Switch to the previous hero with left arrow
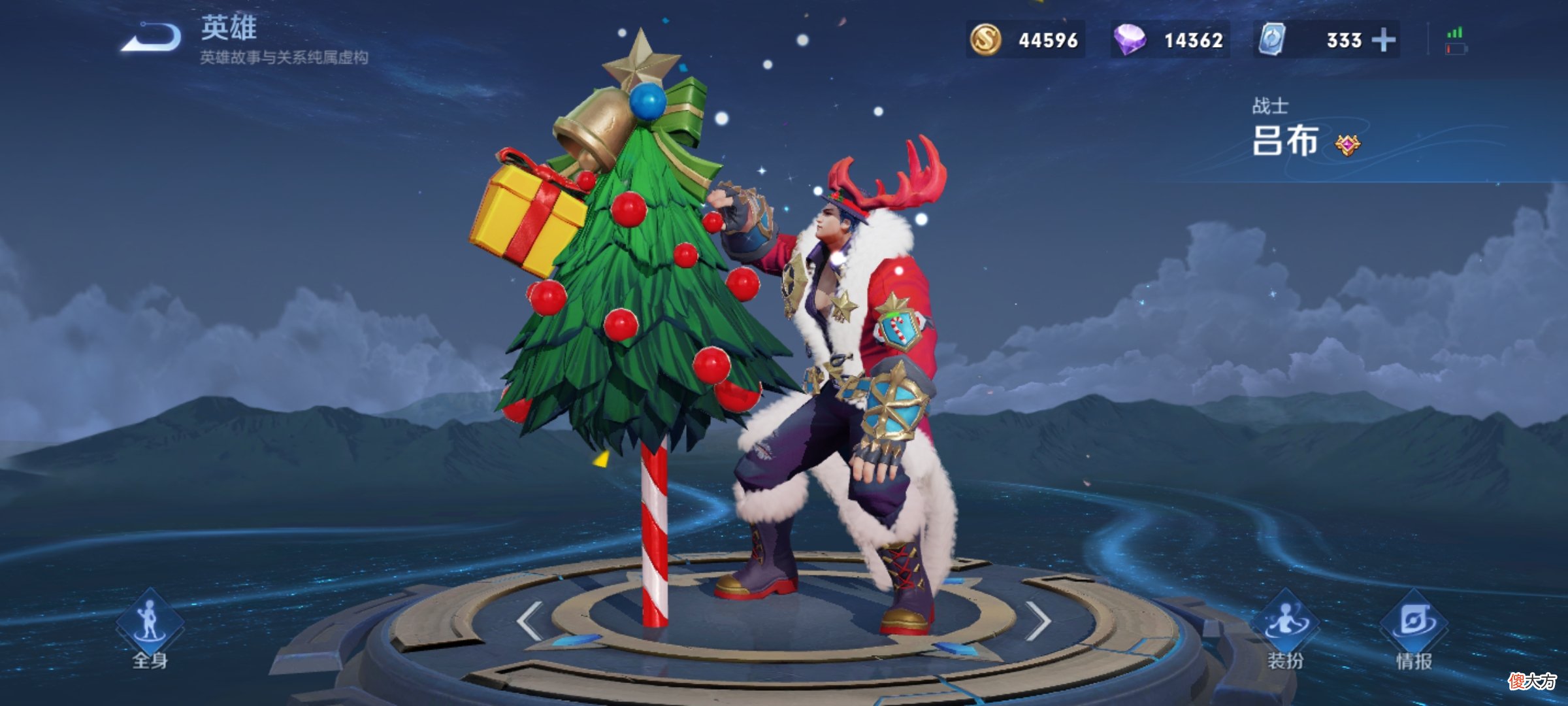Image resolution: width=1568 pixels, height=706 pixels. click(x=529, y=620)
